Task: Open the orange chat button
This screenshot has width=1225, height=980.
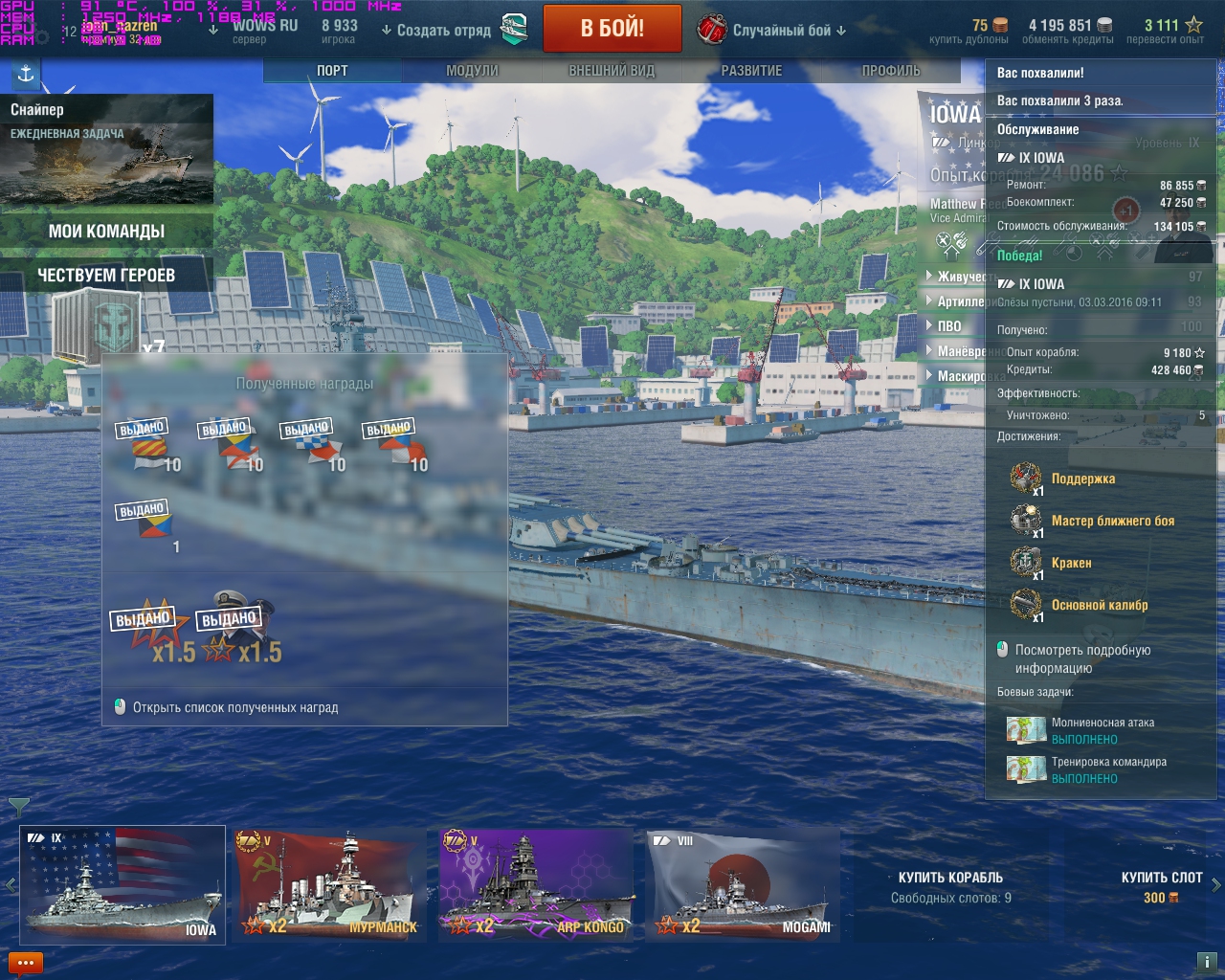Action: [26, 963]
